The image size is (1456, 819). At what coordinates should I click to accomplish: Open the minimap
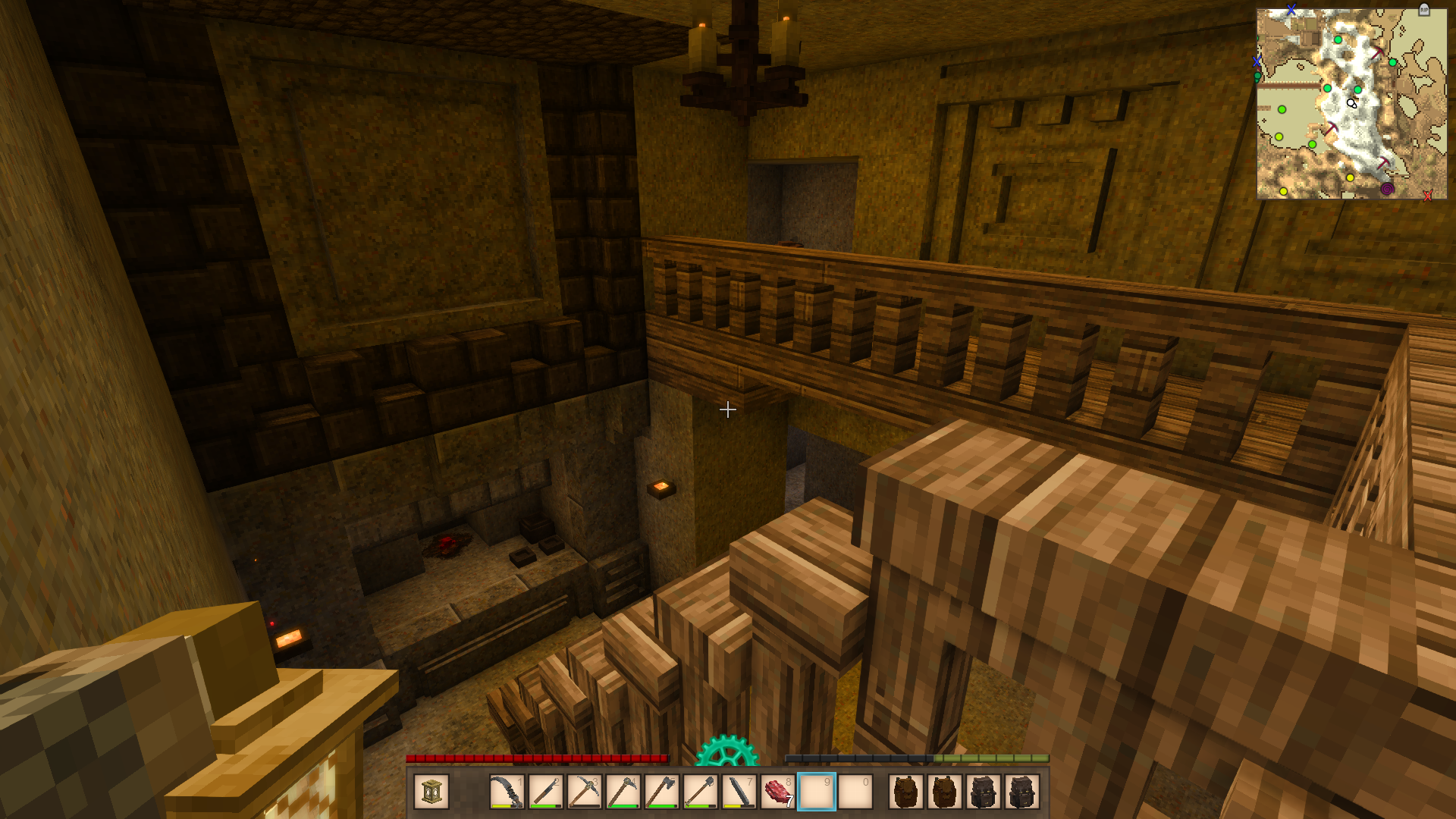[1351, 104]
